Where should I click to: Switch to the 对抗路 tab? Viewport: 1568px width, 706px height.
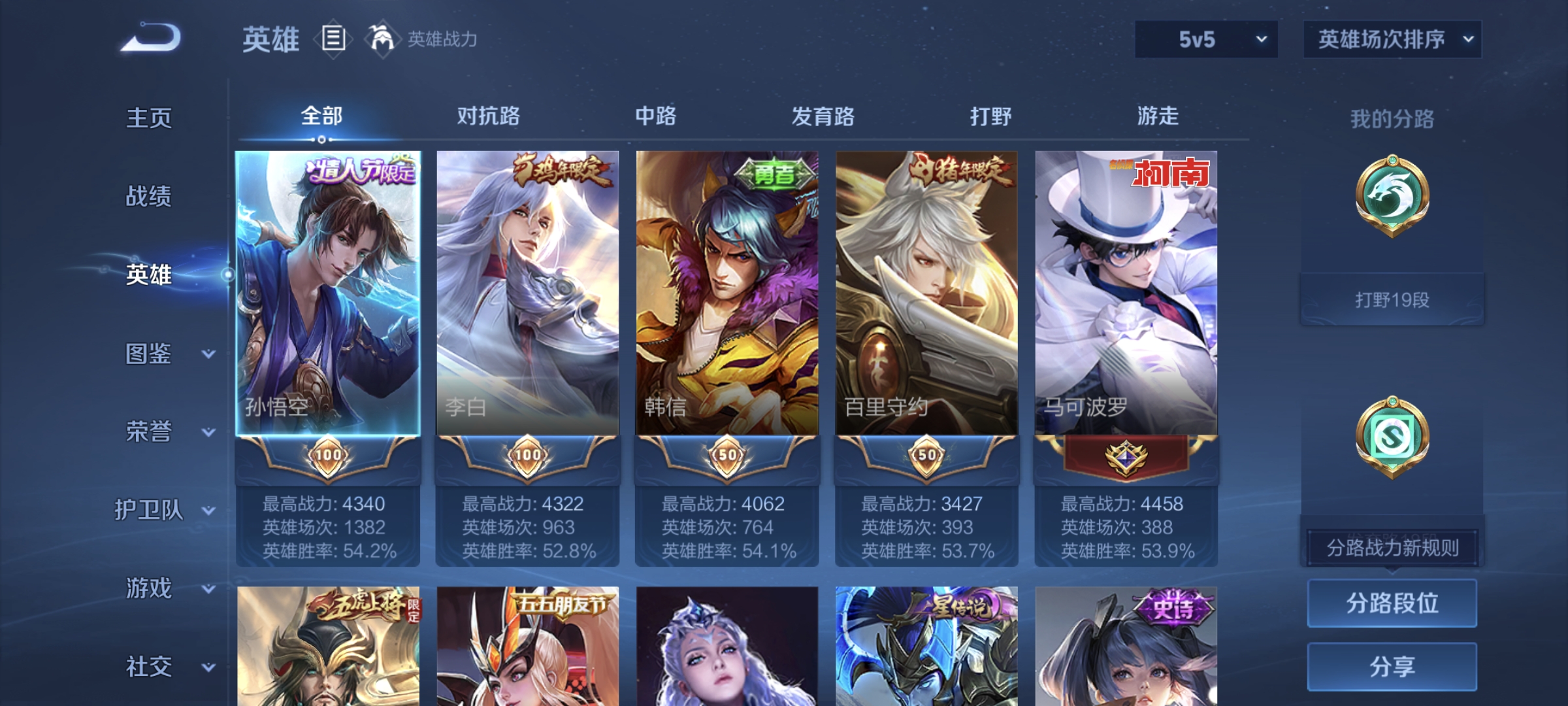(489, 116)
